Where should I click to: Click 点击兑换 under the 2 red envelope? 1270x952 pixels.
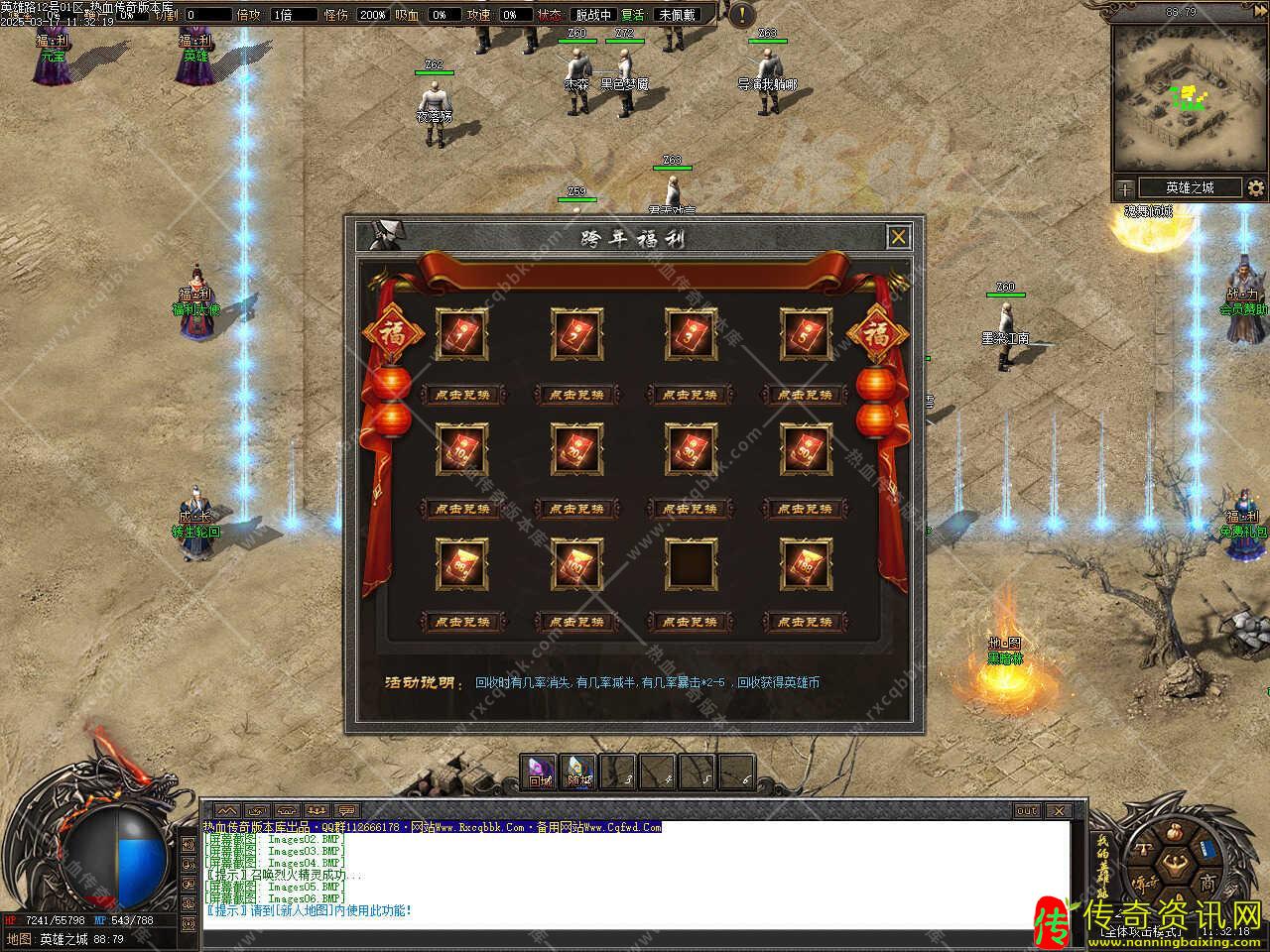[x=576, y=395]
